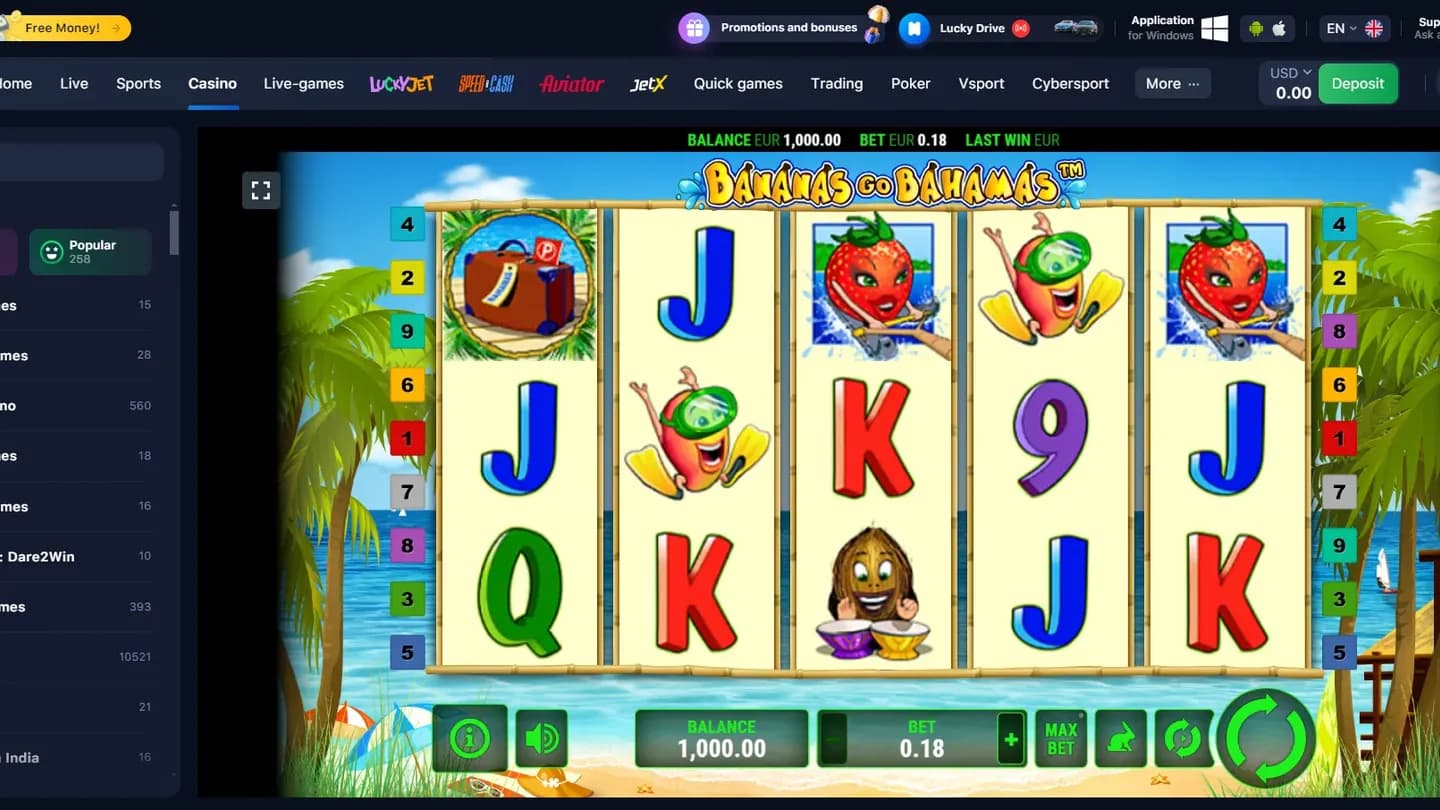
Task: Click the Free Money banner
Action: pyautogui.click(x=67, y=27)
